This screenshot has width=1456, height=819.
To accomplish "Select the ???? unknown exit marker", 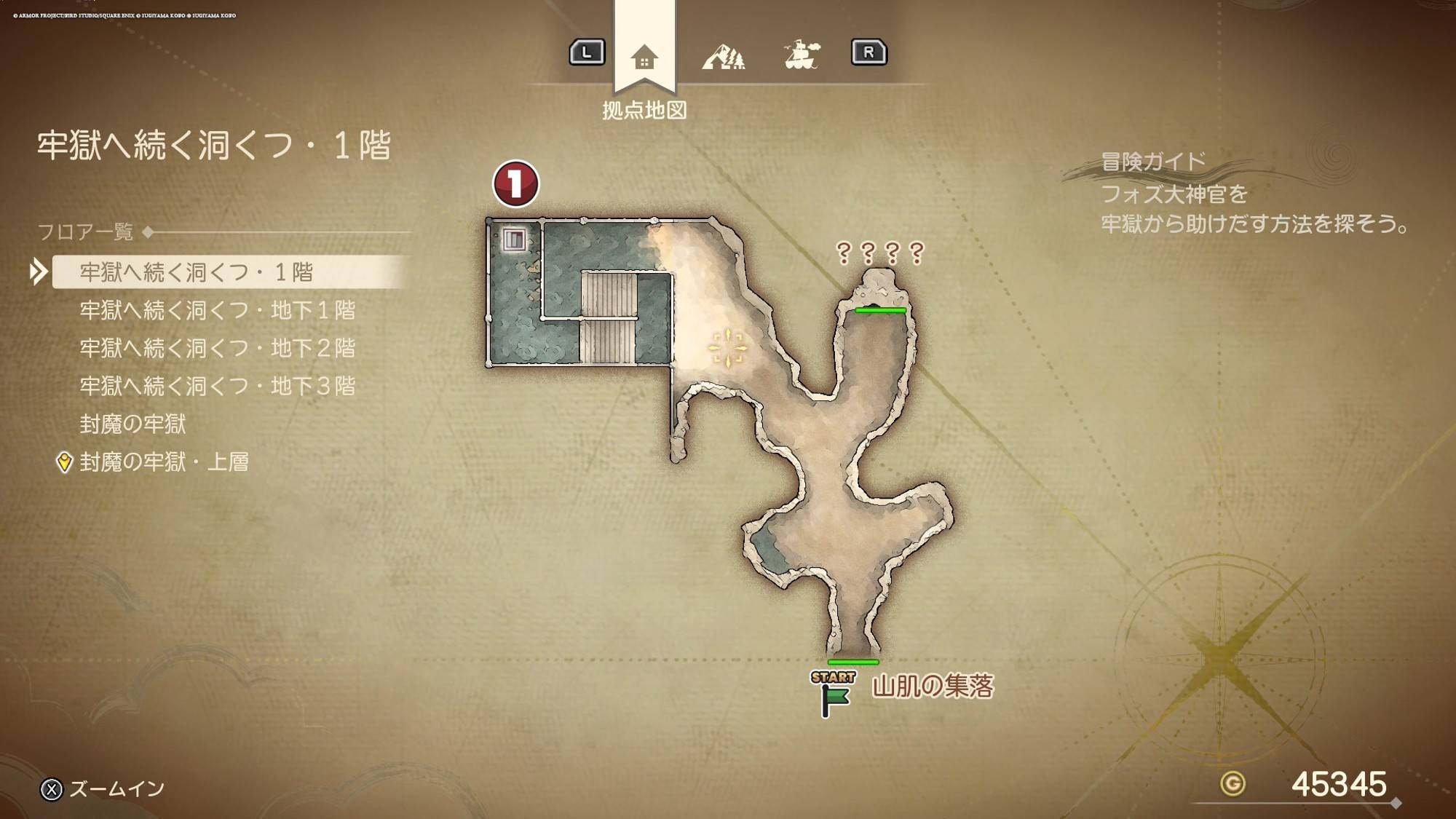I will coord(879,253).
